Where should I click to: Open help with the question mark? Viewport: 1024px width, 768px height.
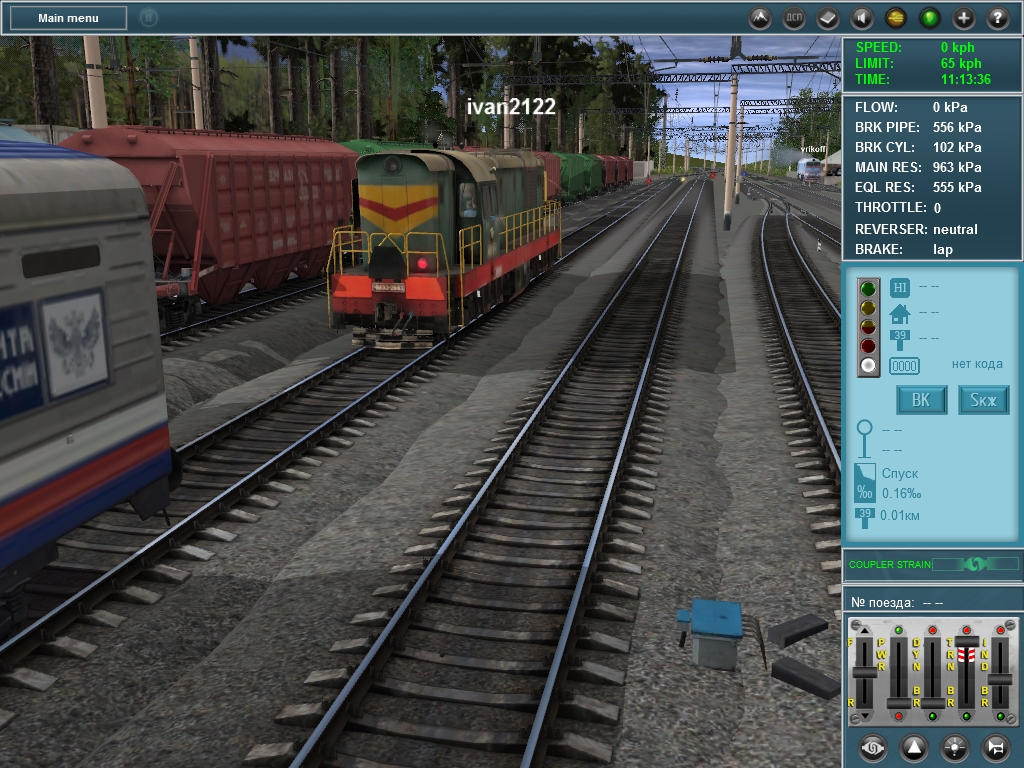pyautogui.click(x=997, y=18)
